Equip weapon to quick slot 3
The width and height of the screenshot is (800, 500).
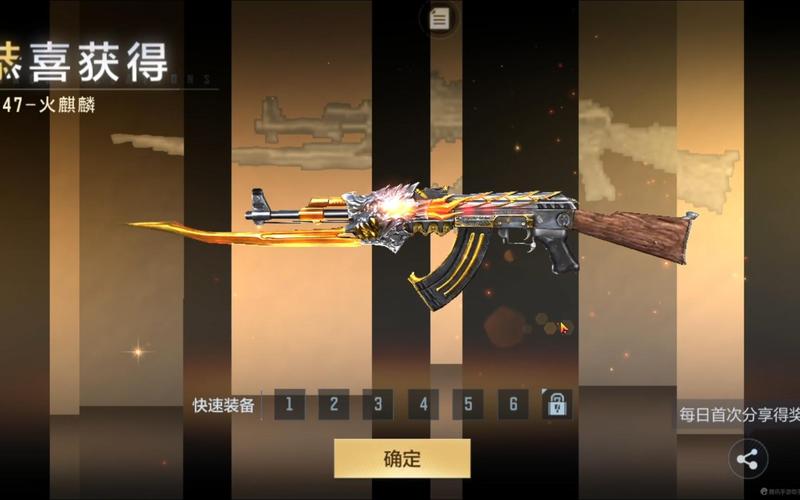click(x=378, y=405)
